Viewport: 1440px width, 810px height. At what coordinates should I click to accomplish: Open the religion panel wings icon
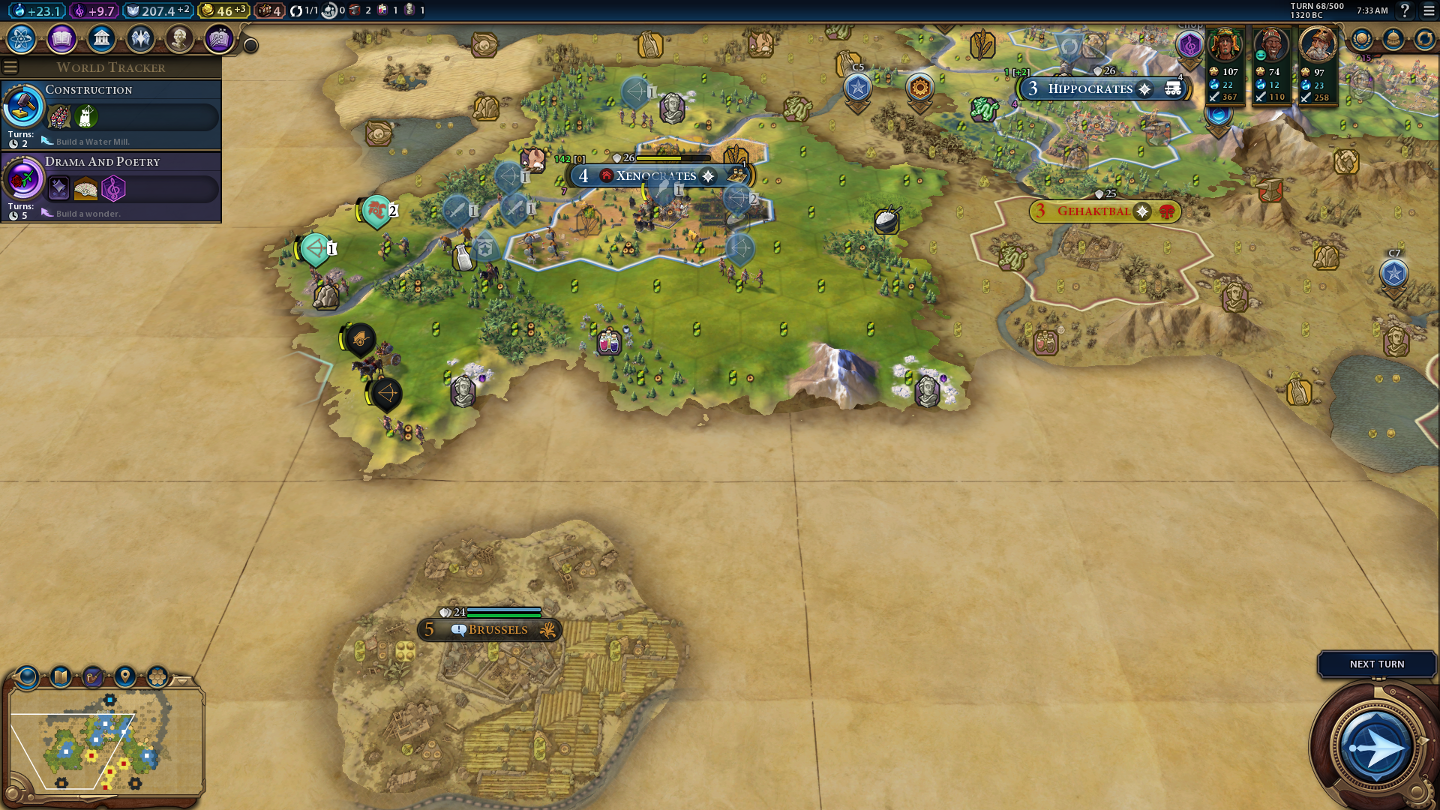click(x=140, y=39)
